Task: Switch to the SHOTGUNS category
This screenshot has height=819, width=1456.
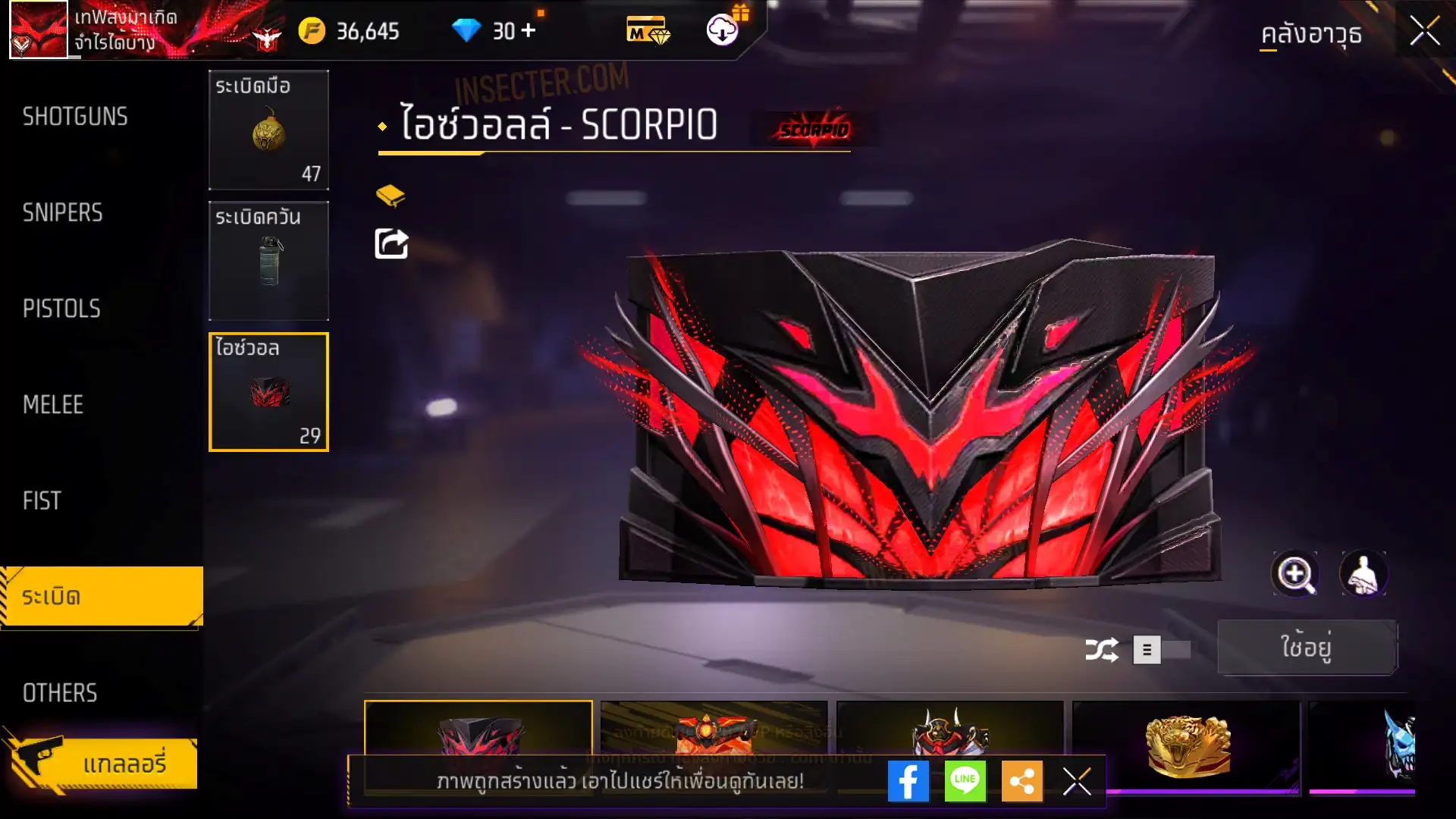Action: coord(75,117)
